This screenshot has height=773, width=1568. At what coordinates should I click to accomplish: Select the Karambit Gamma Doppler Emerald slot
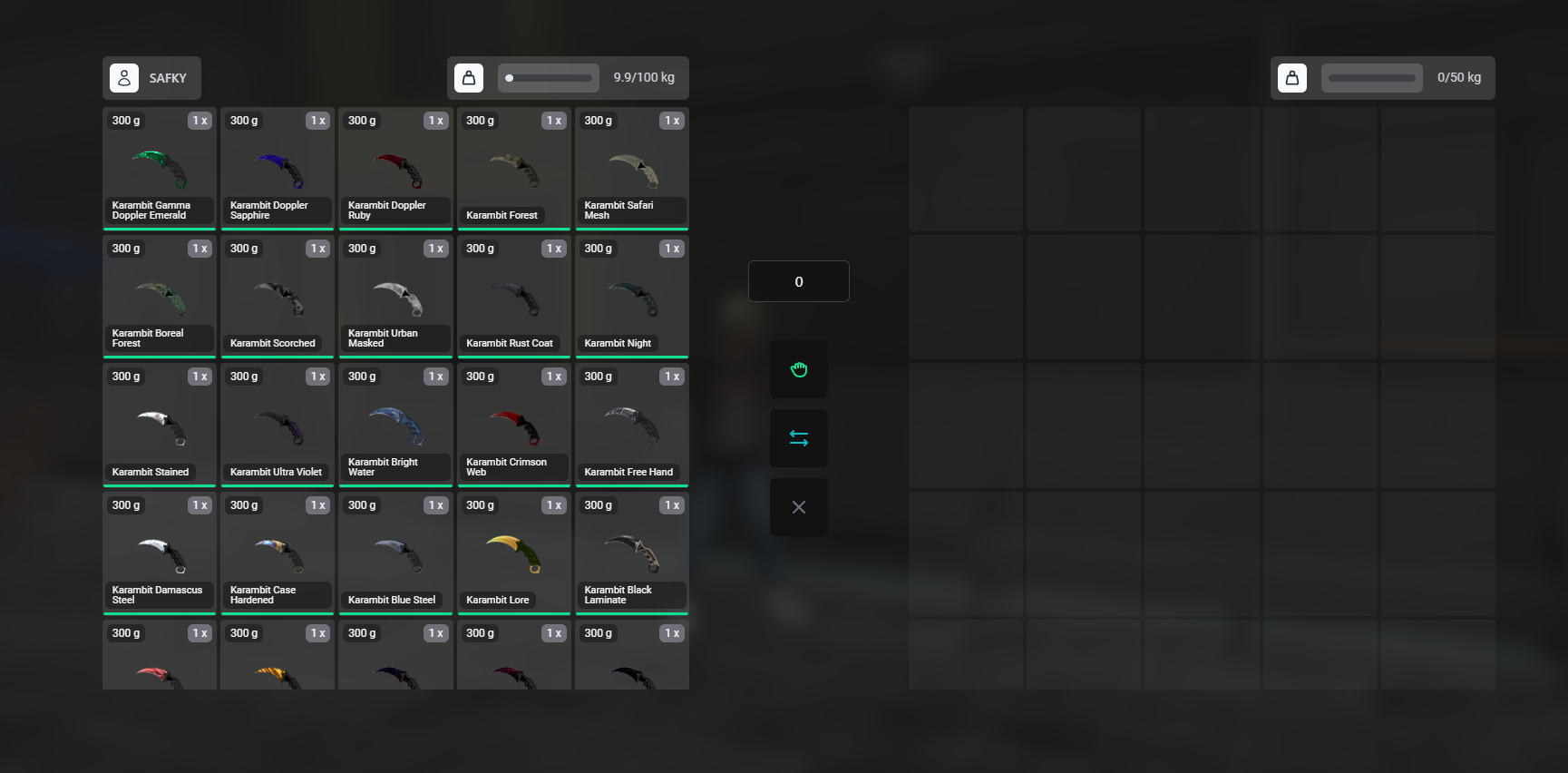click(160, 168)
